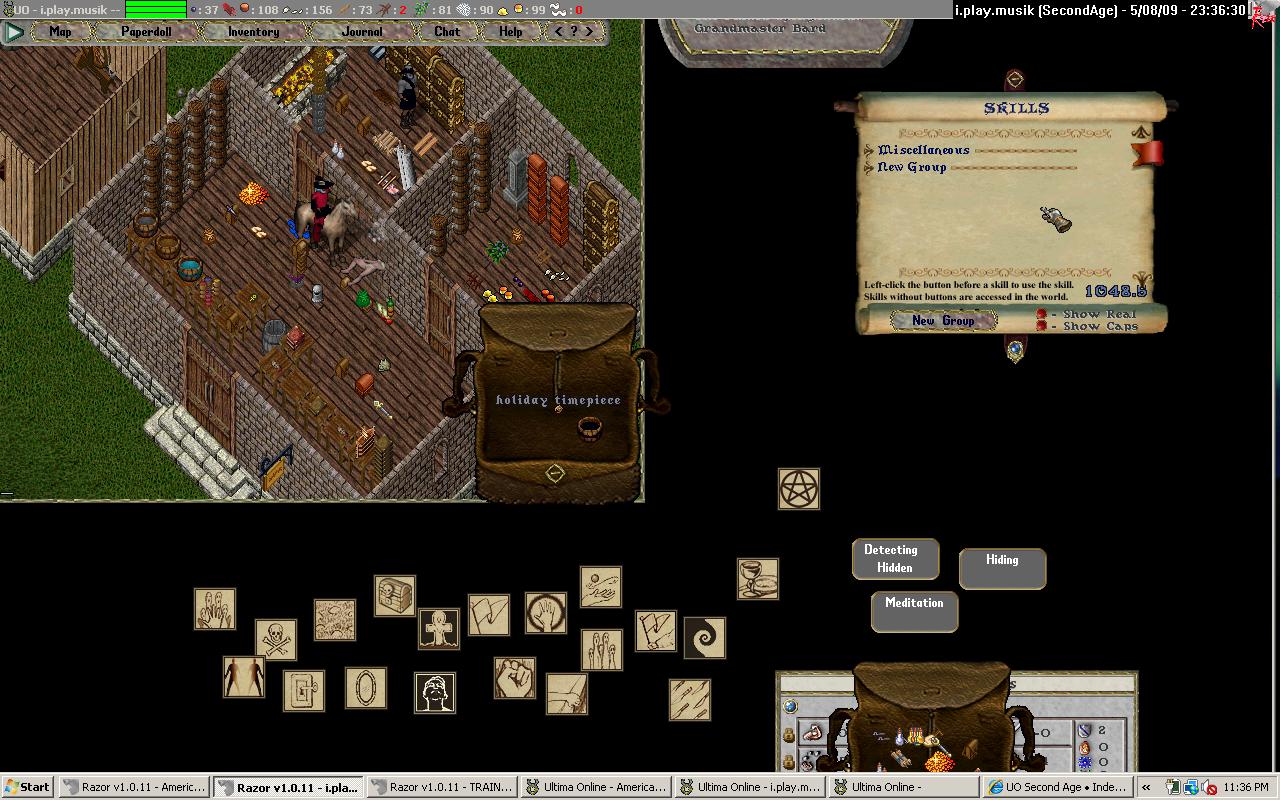Activate the treasure chest with skull spell icon
The width and height of the screenshot is (1280, 800).
click(395, 596)
